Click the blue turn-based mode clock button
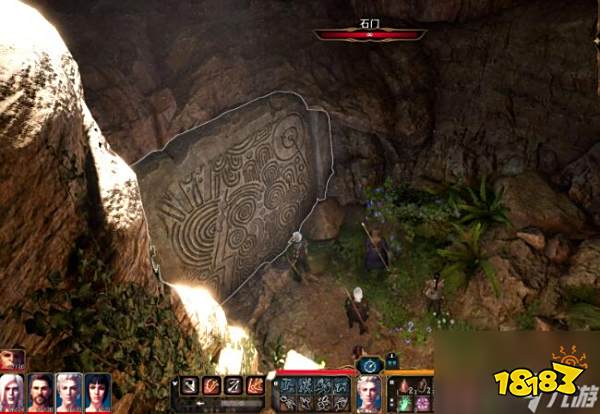Viewport: 600px width, 414px height. (x=369, y=365)
